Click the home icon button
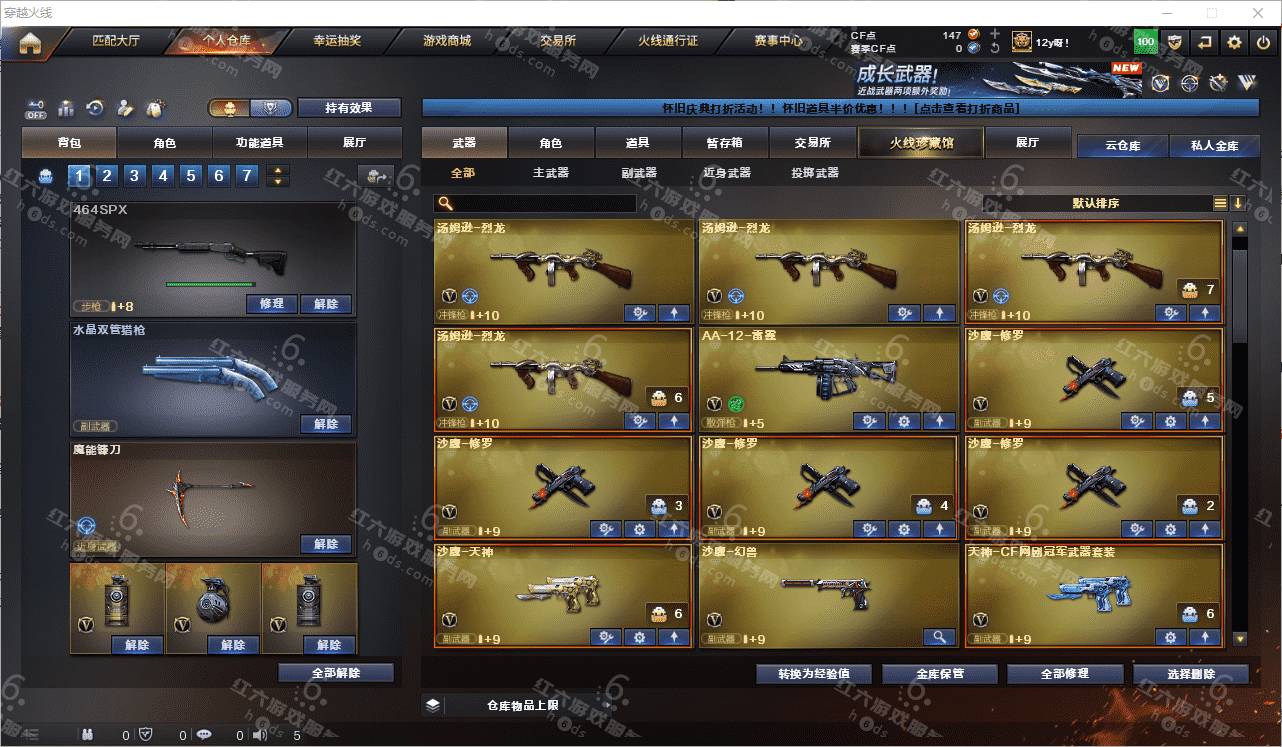 pos(30,43)
